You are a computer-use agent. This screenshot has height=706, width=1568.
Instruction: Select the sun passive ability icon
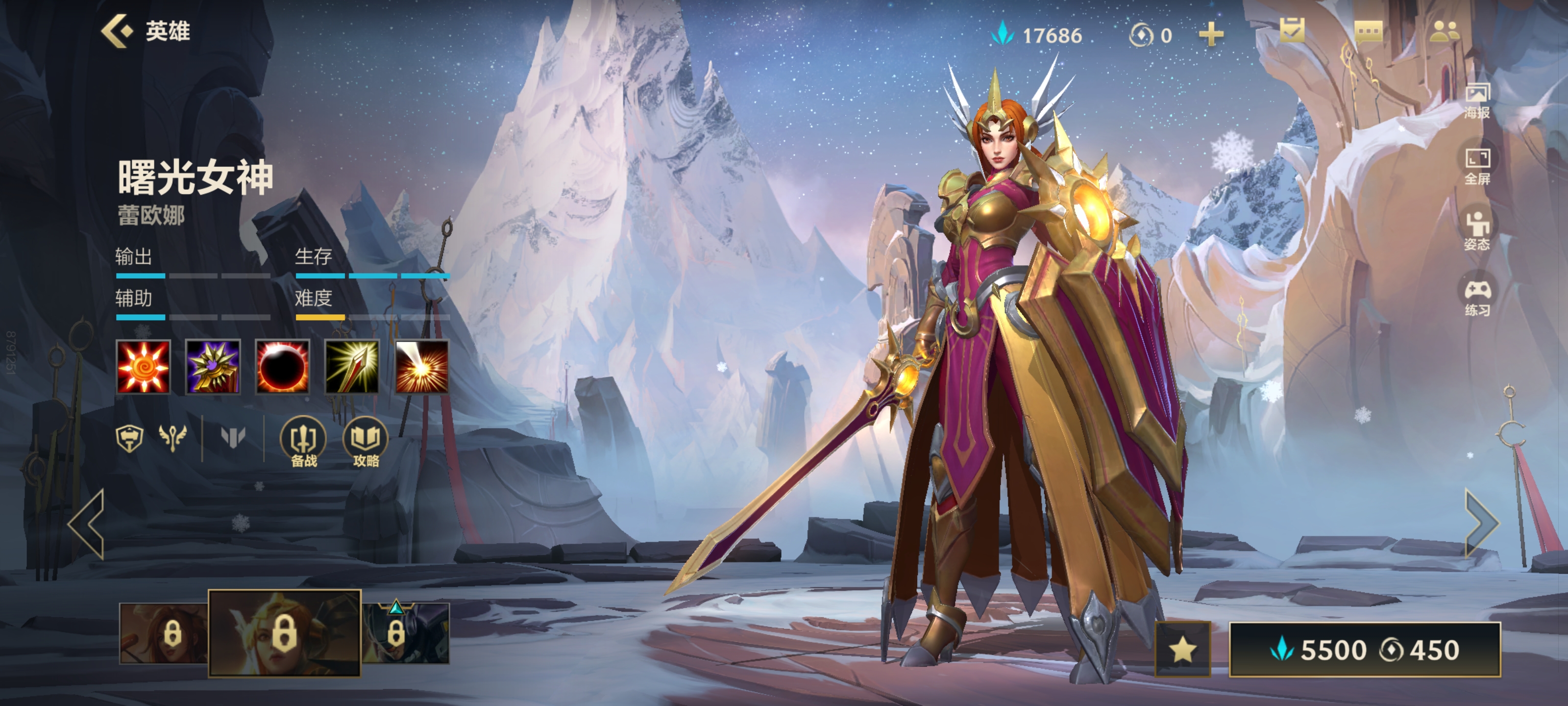pyautogui.click(x=143, y=366)
